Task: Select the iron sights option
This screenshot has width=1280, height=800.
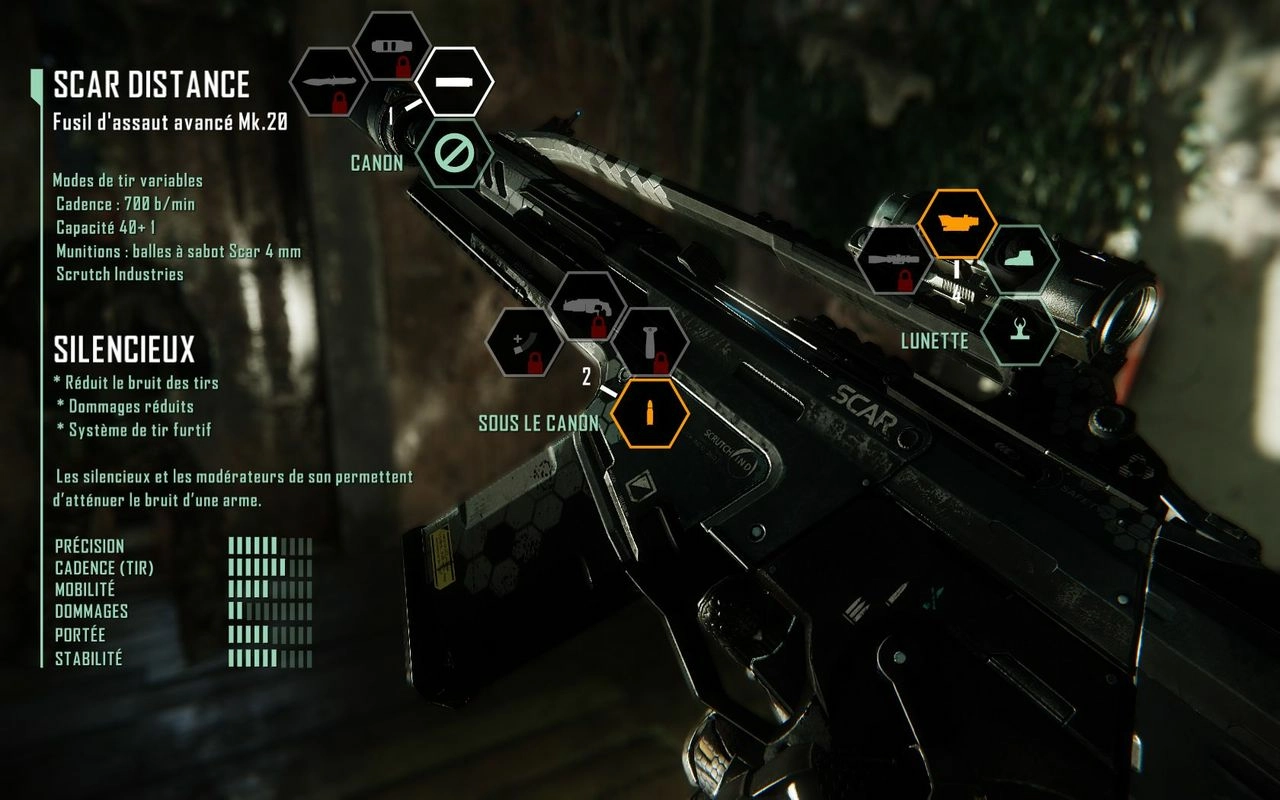Action: click(1020, 330)
